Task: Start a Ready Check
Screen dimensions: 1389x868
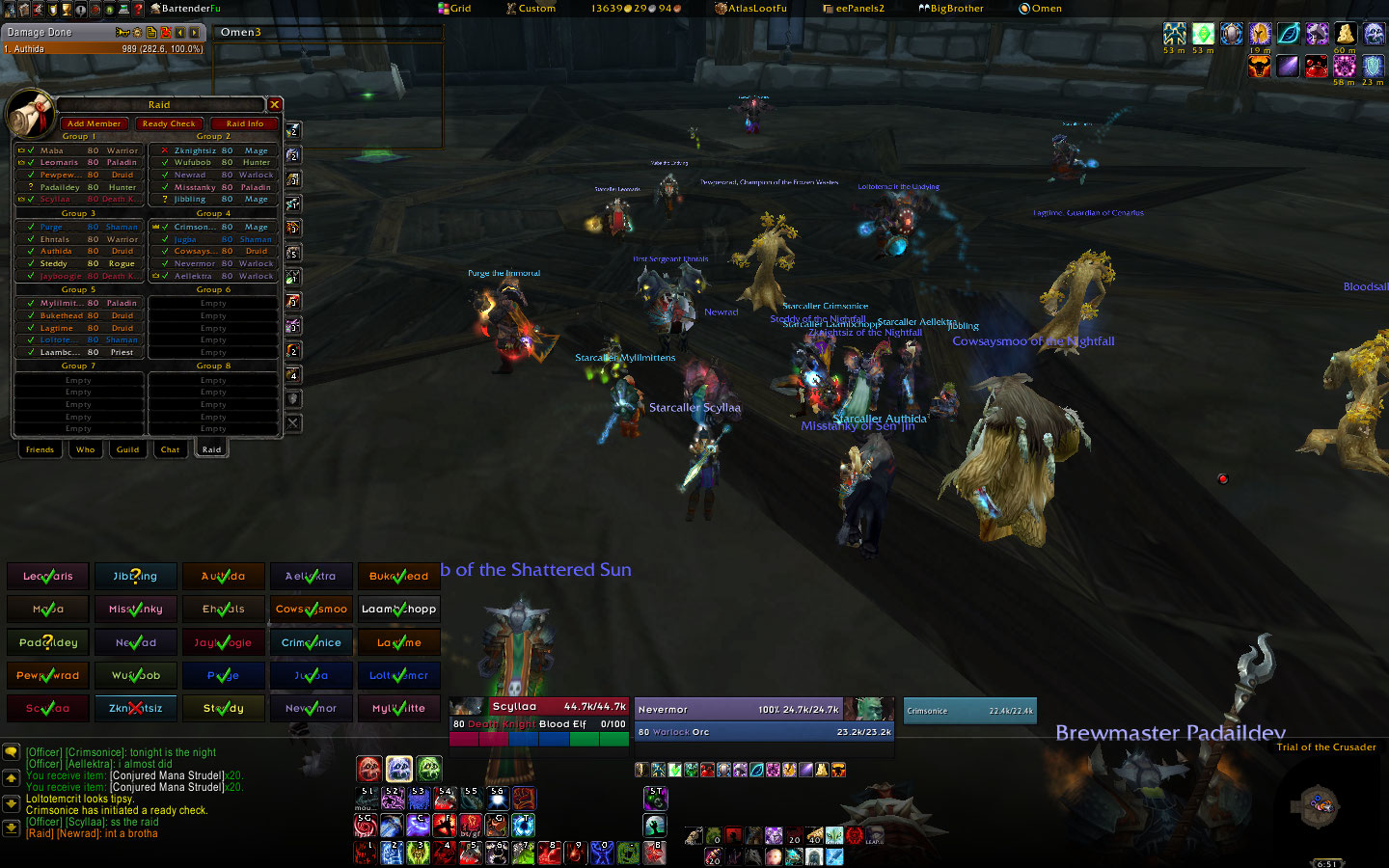Action: pos(168,123)
